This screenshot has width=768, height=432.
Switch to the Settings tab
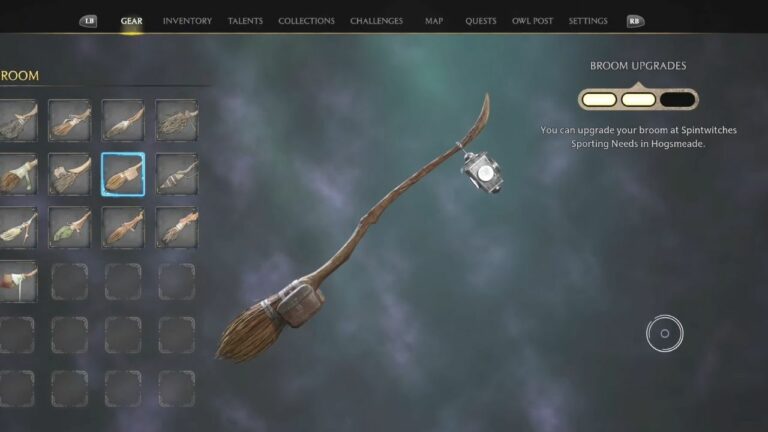(588, 21)
